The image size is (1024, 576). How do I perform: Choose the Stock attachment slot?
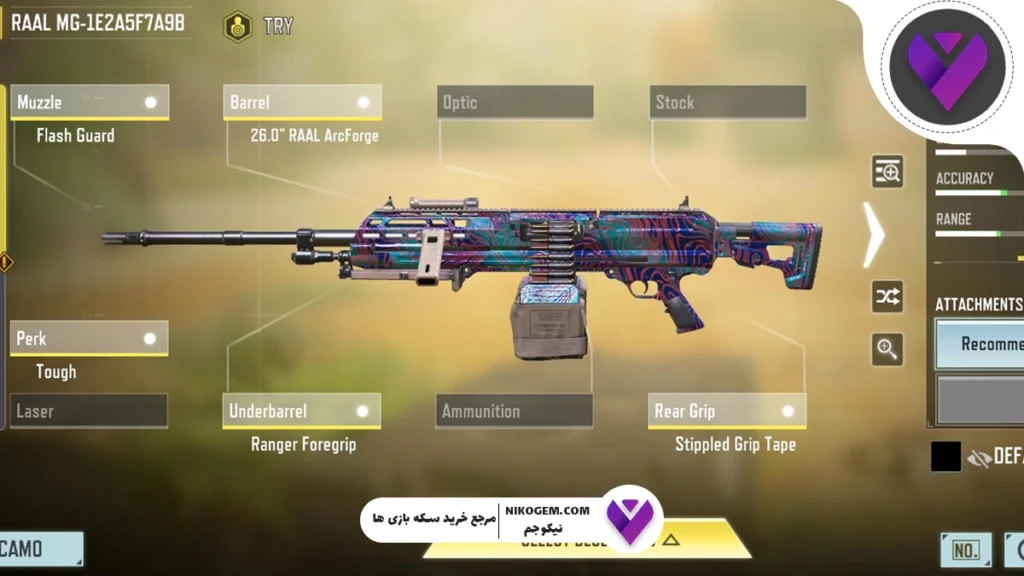point(727,102)
